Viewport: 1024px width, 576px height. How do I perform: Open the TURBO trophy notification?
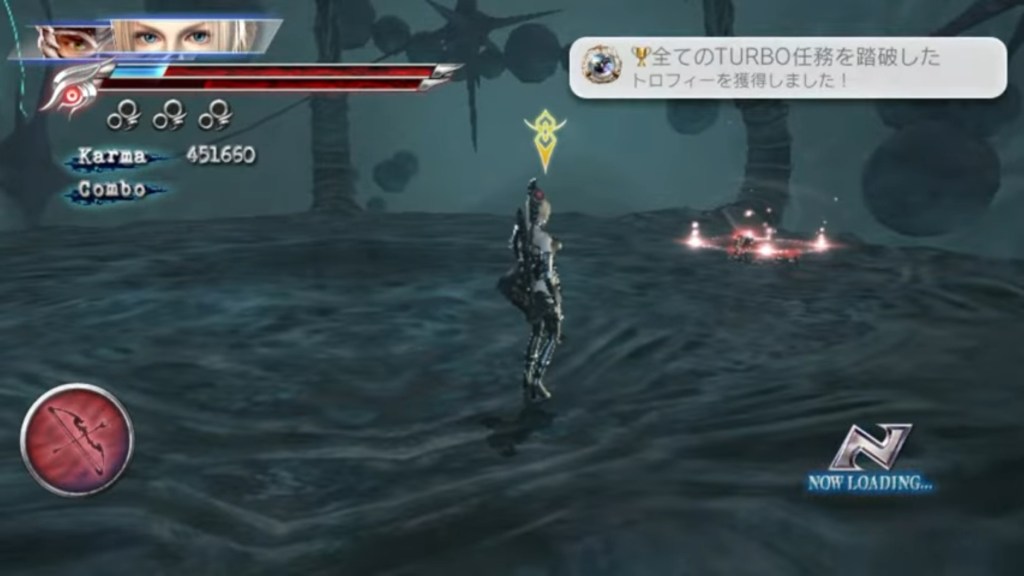[787, 68]
